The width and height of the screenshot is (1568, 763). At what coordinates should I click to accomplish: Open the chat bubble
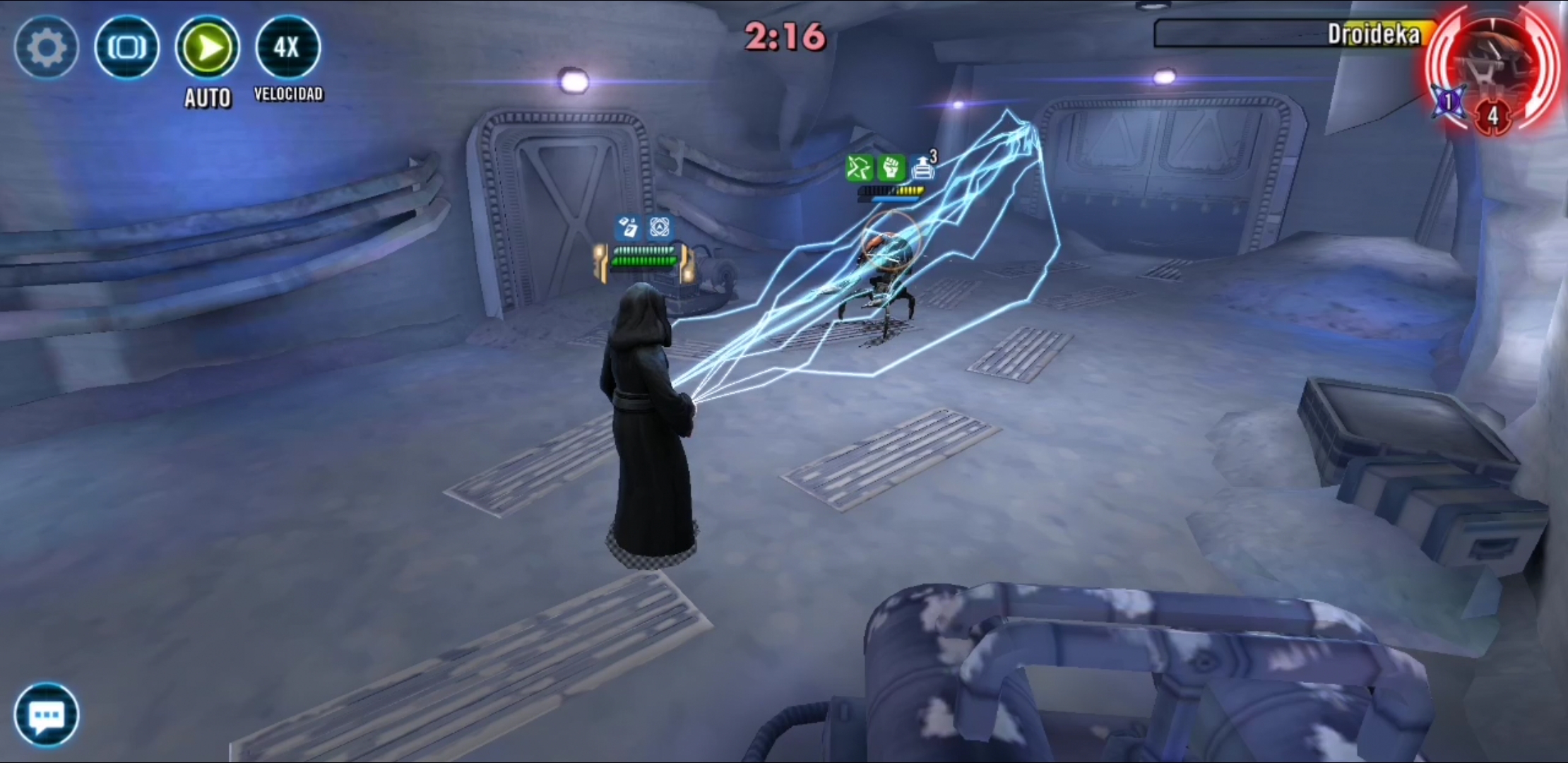tap(46, 715)
